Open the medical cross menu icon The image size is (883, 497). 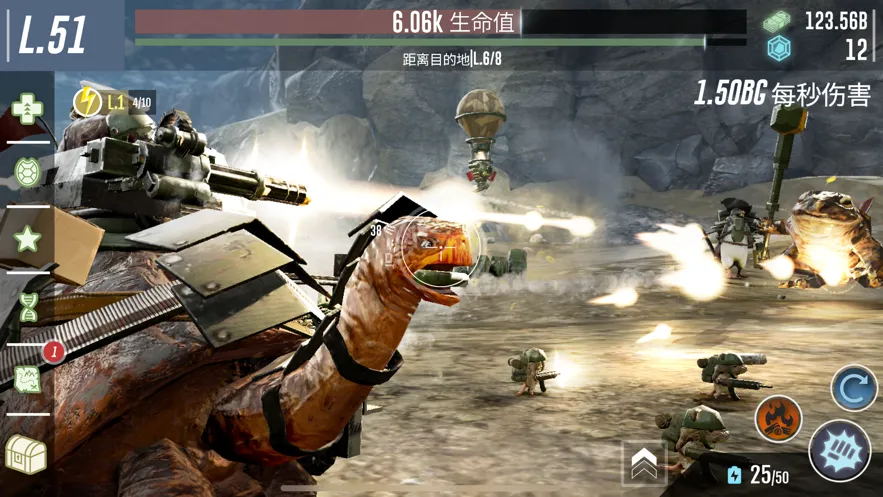click(x=27, y=108)
